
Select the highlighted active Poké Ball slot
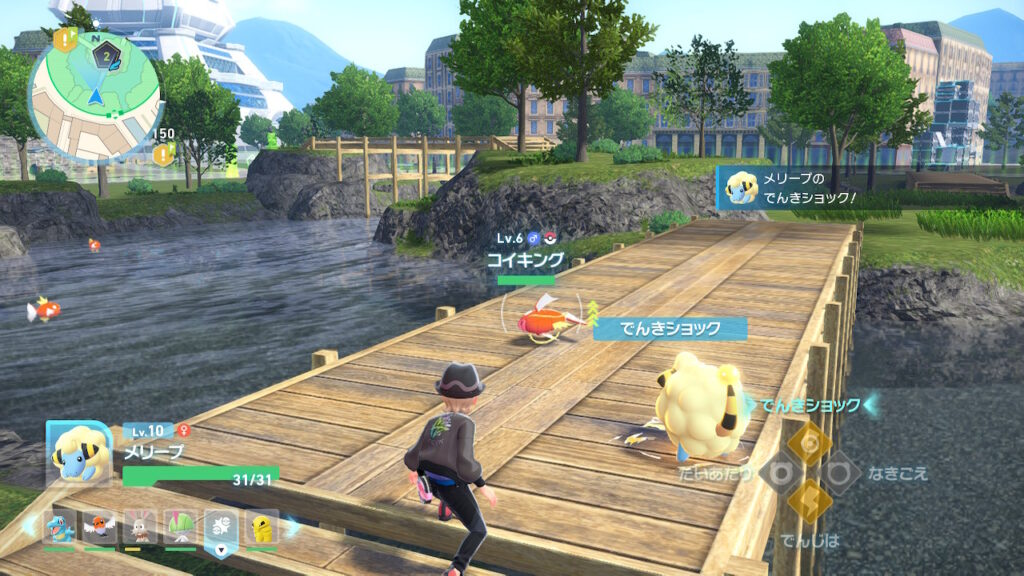coord(220,528)
